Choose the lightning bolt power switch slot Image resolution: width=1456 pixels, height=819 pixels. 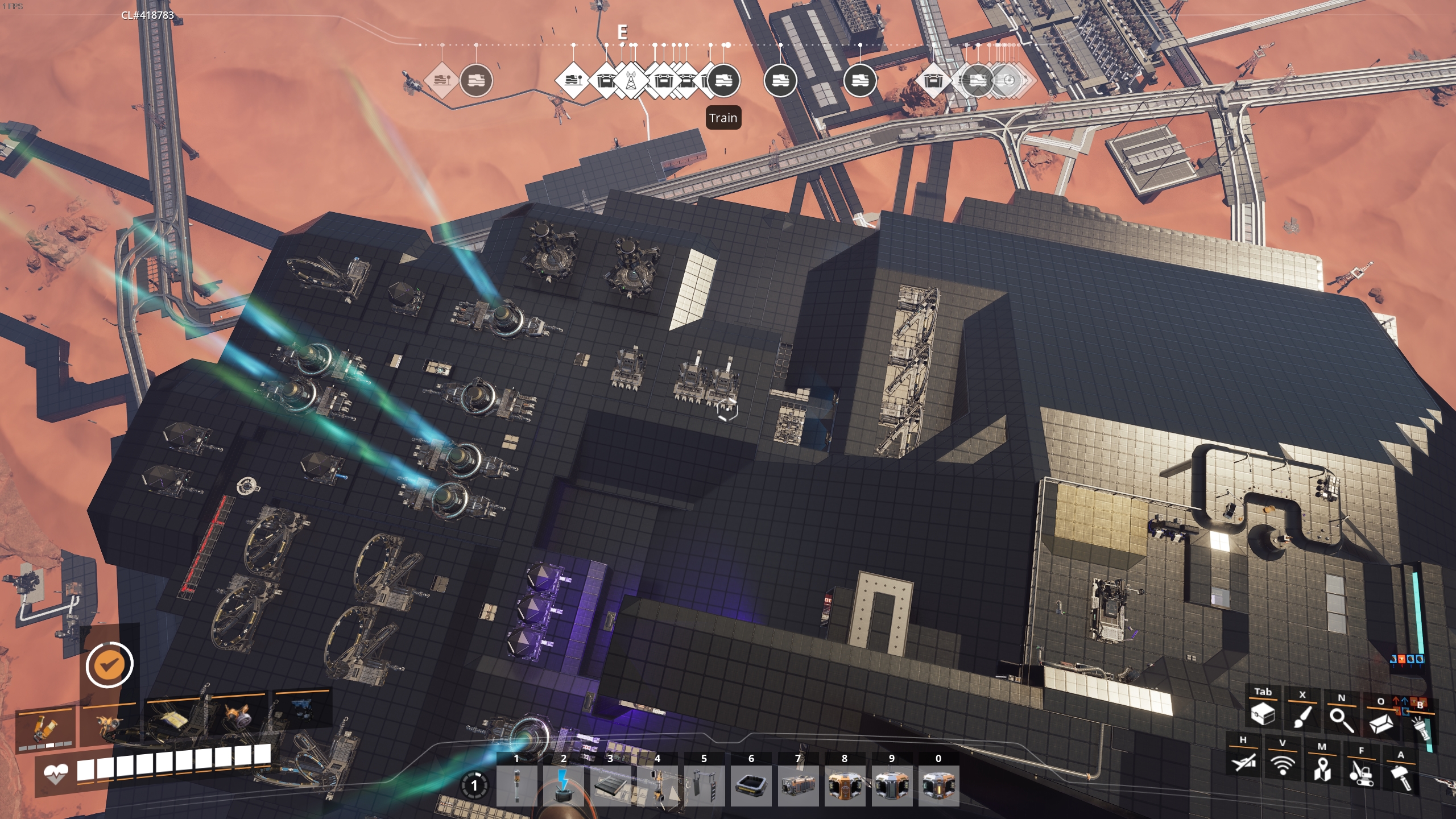(x=563, y=785)
